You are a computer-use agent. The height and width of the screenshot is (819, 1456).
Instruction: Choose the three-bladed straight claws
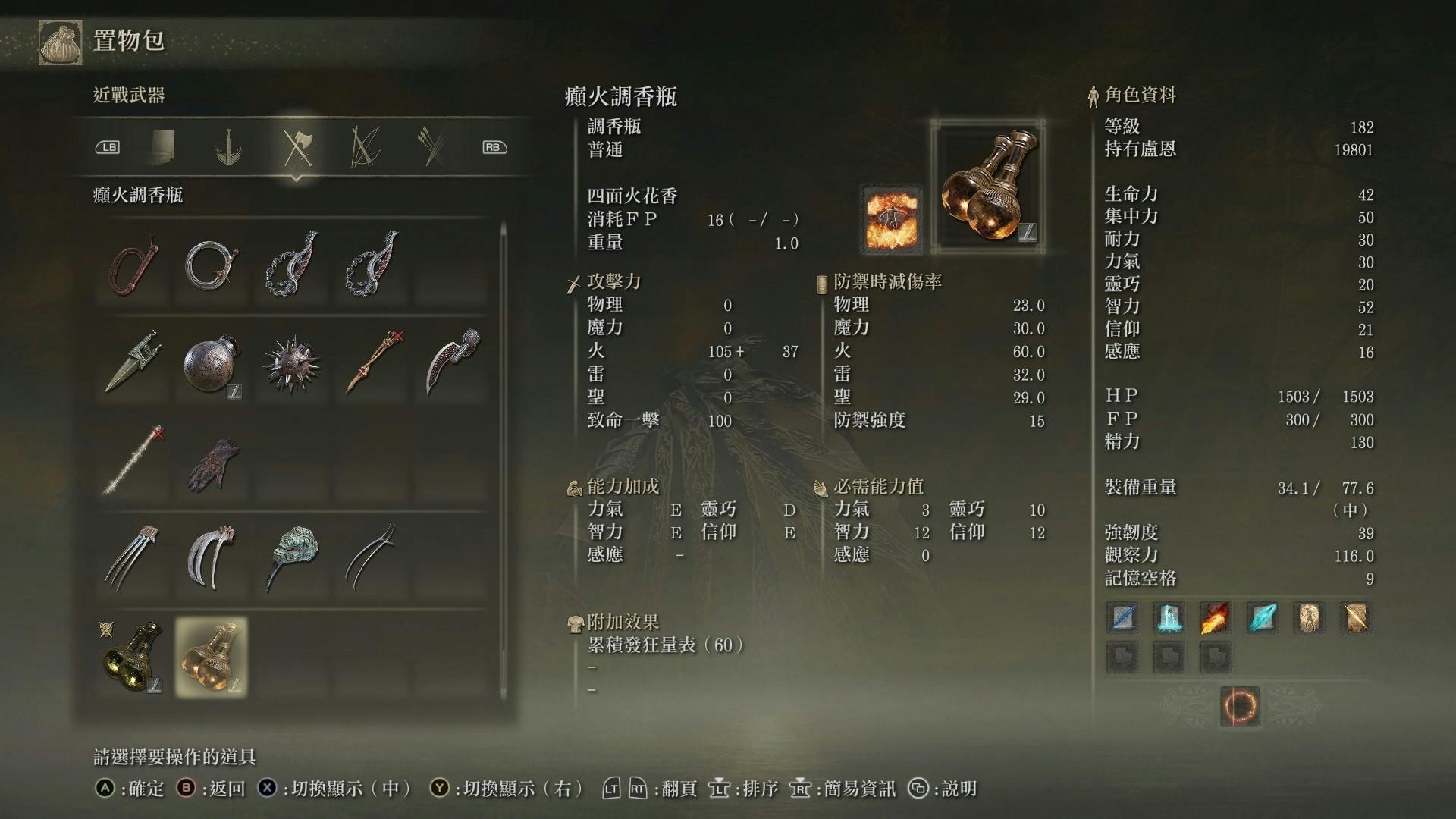point(134,557)
